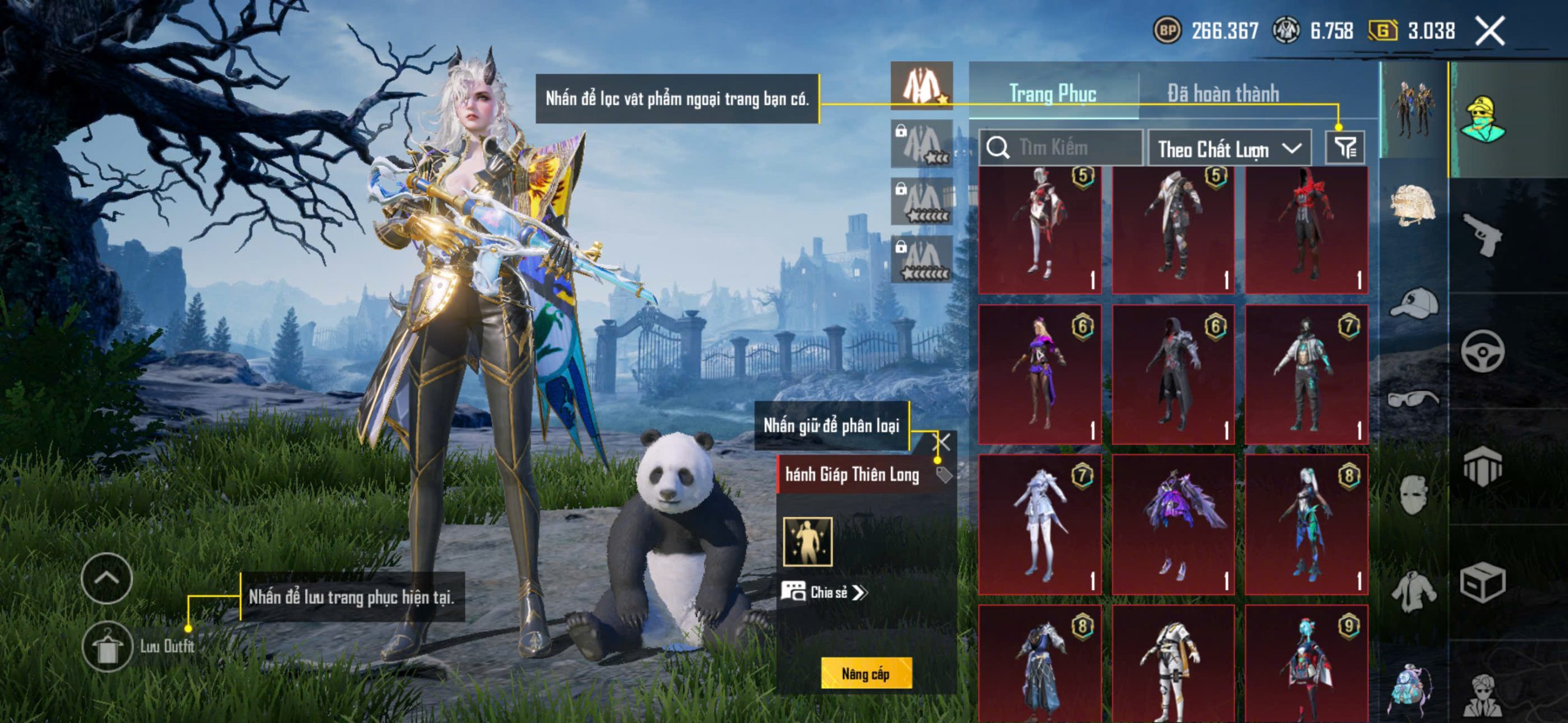Close the inventory with the top-right X

point(1489,31)
